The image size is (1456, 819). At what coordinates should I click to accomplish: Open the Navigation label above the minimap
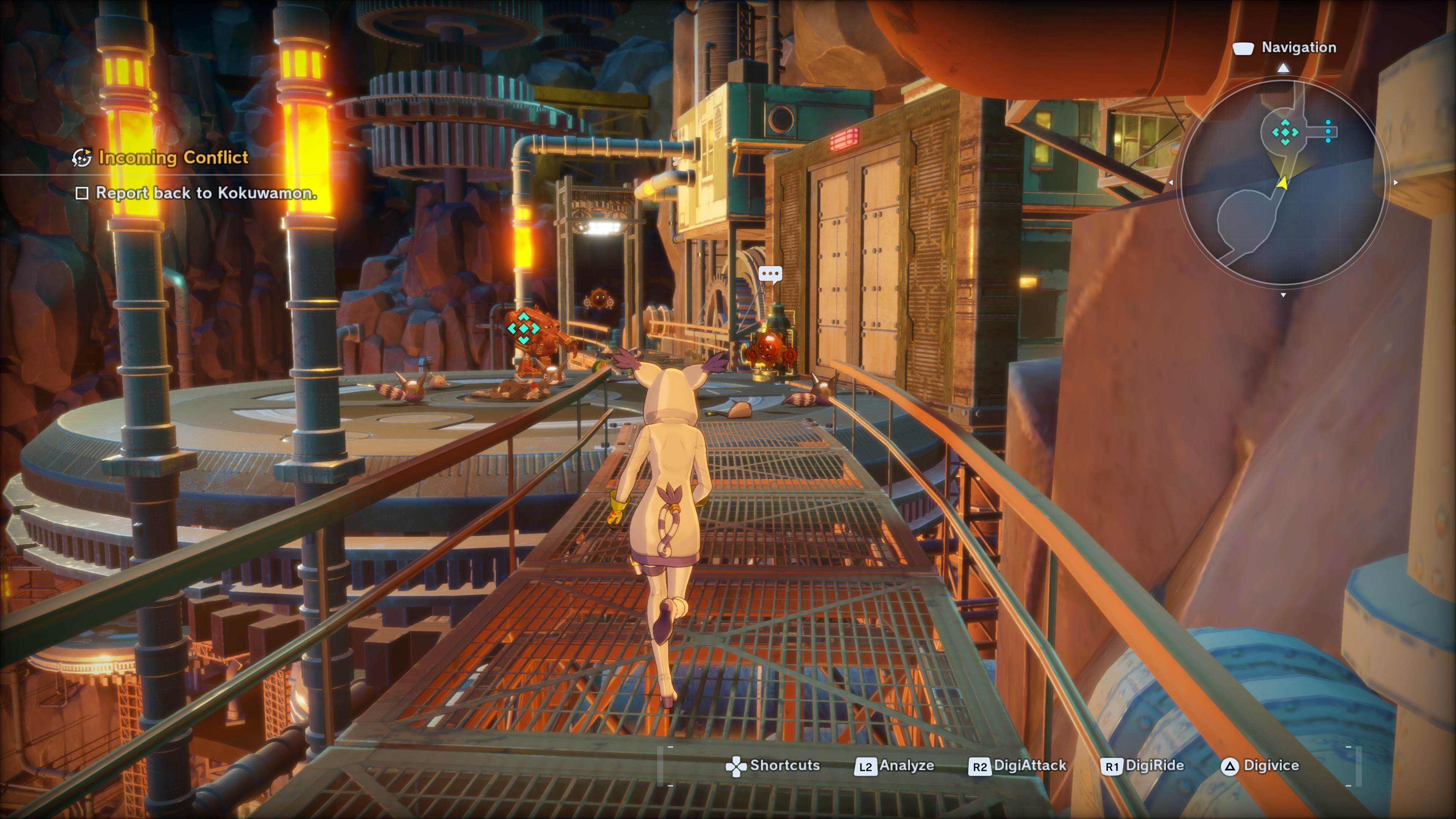pos(1298,47)
